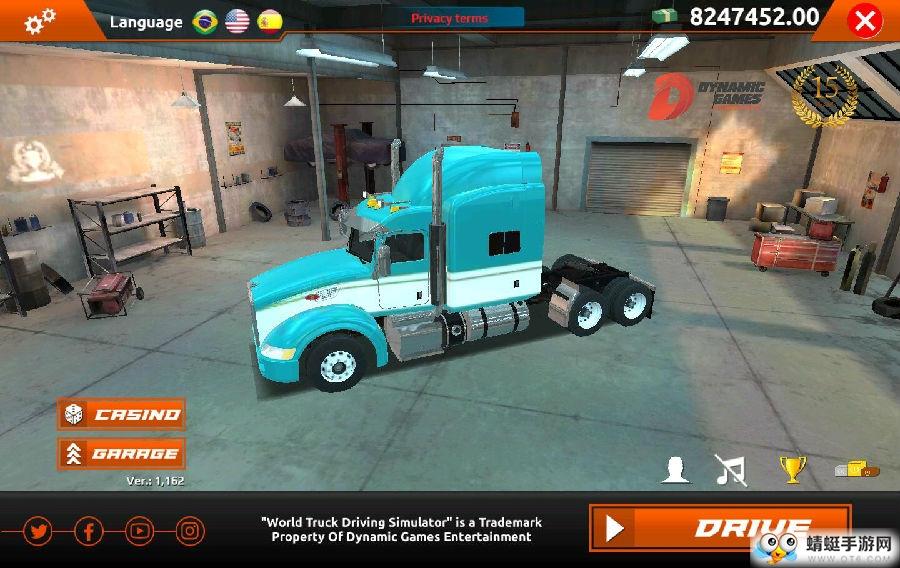Open the Instagram social link
900x568 pixels.
[189, 531]
